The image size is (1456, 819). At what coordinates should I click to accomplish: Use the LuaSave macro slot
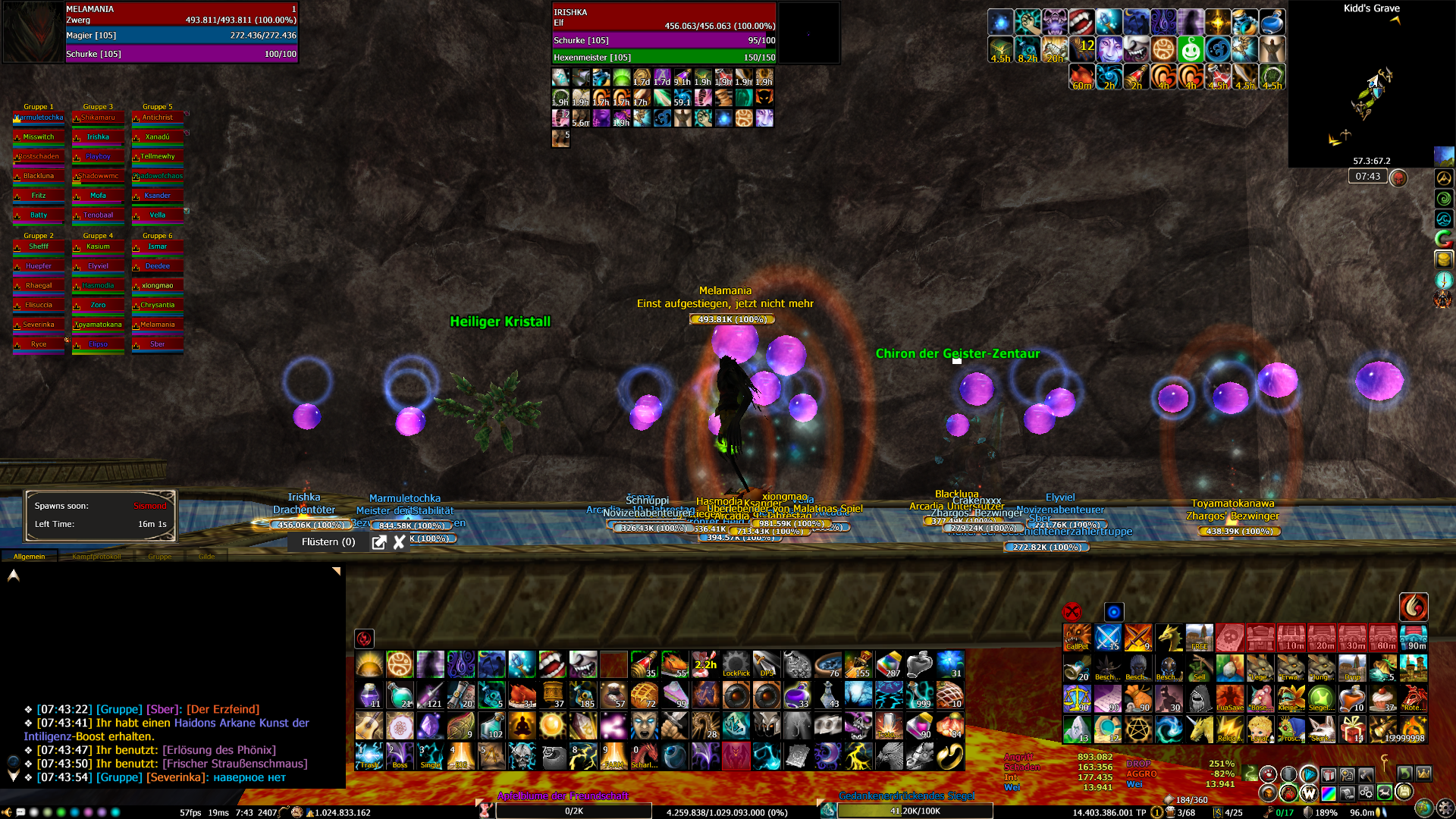(1229, 698)
